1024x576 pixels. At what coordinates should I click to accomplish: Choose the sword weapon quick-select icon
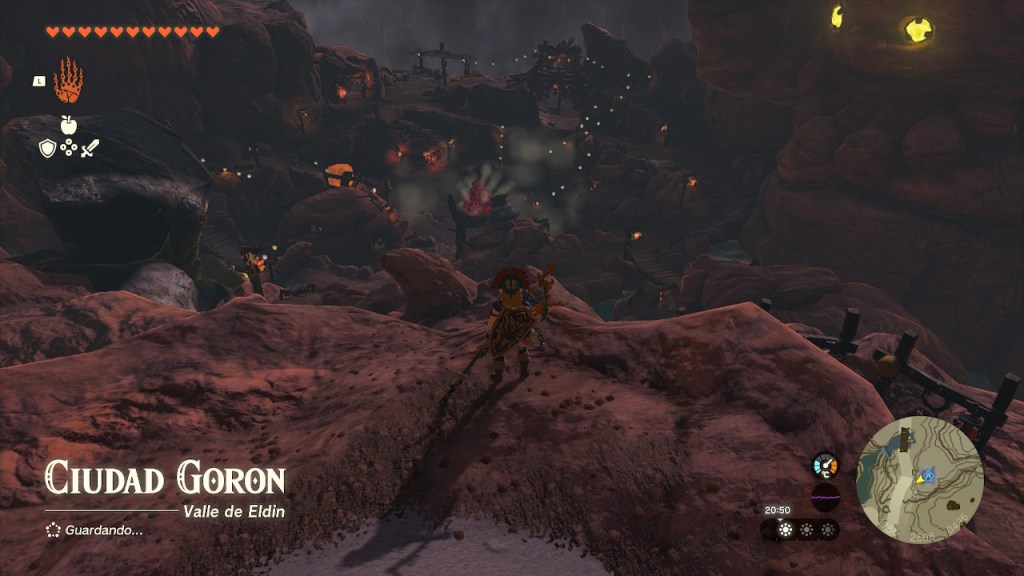(90, 149)
